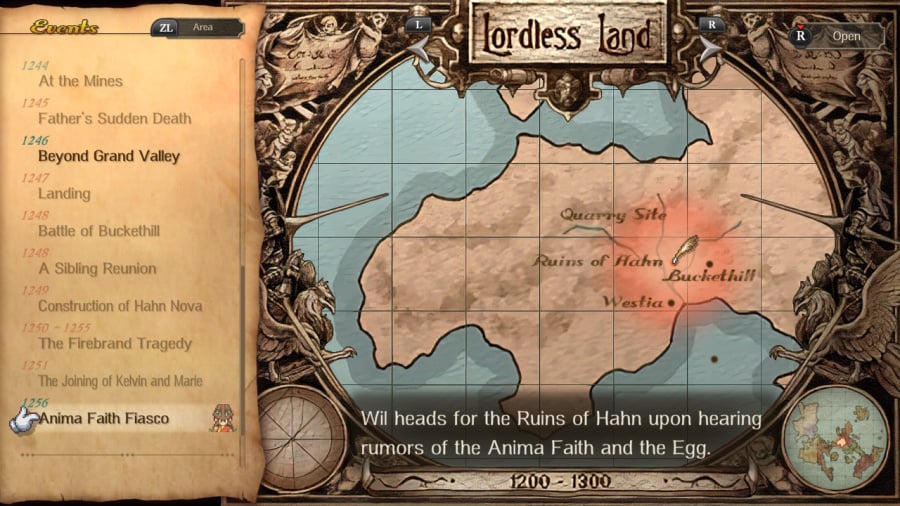Select The Firebrand Tragedy event
900x506 pixels.
coord(115,344)
